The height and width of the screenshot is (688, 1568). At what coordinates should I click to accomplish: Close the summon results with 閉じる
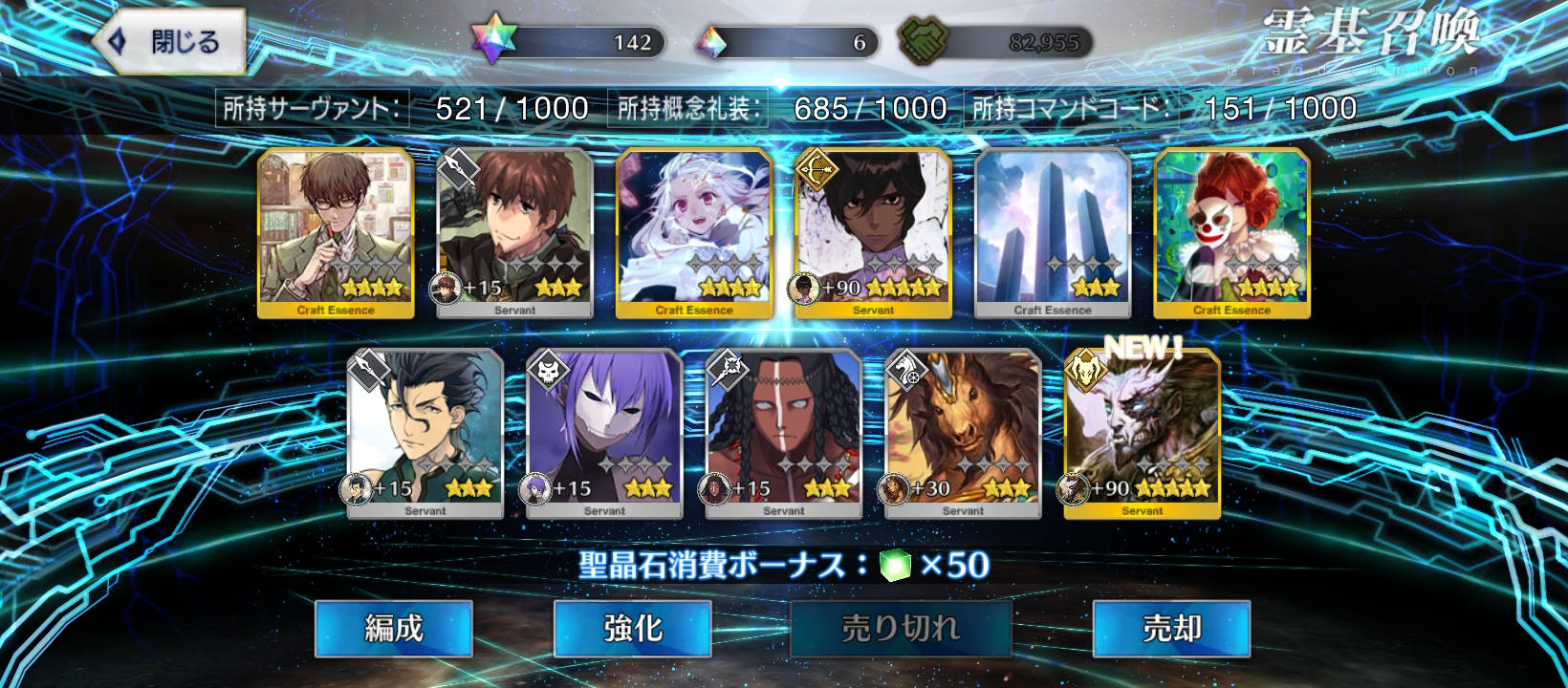170,42
